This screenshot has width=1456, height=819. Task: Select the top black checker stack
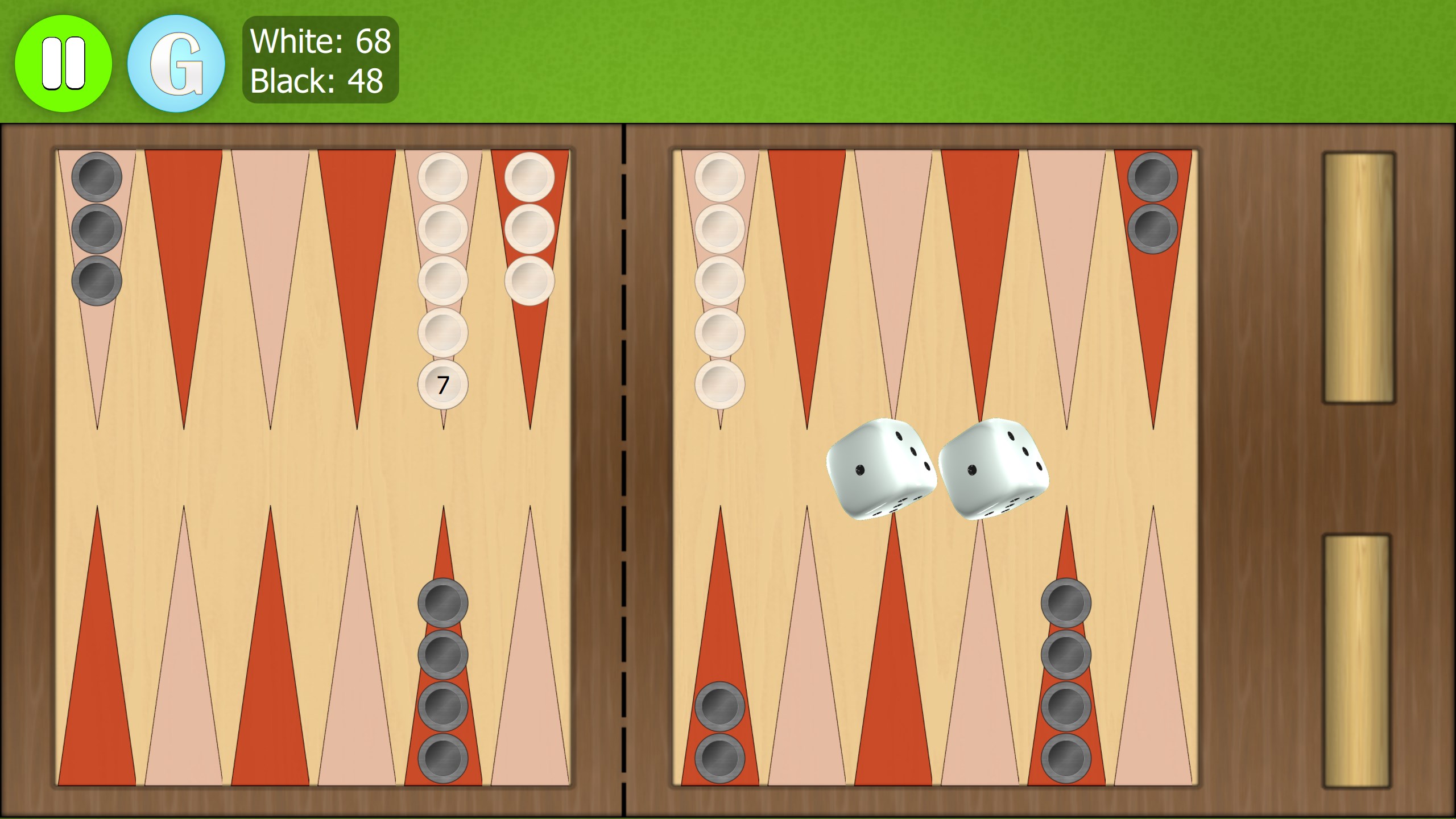click(97, 176)
